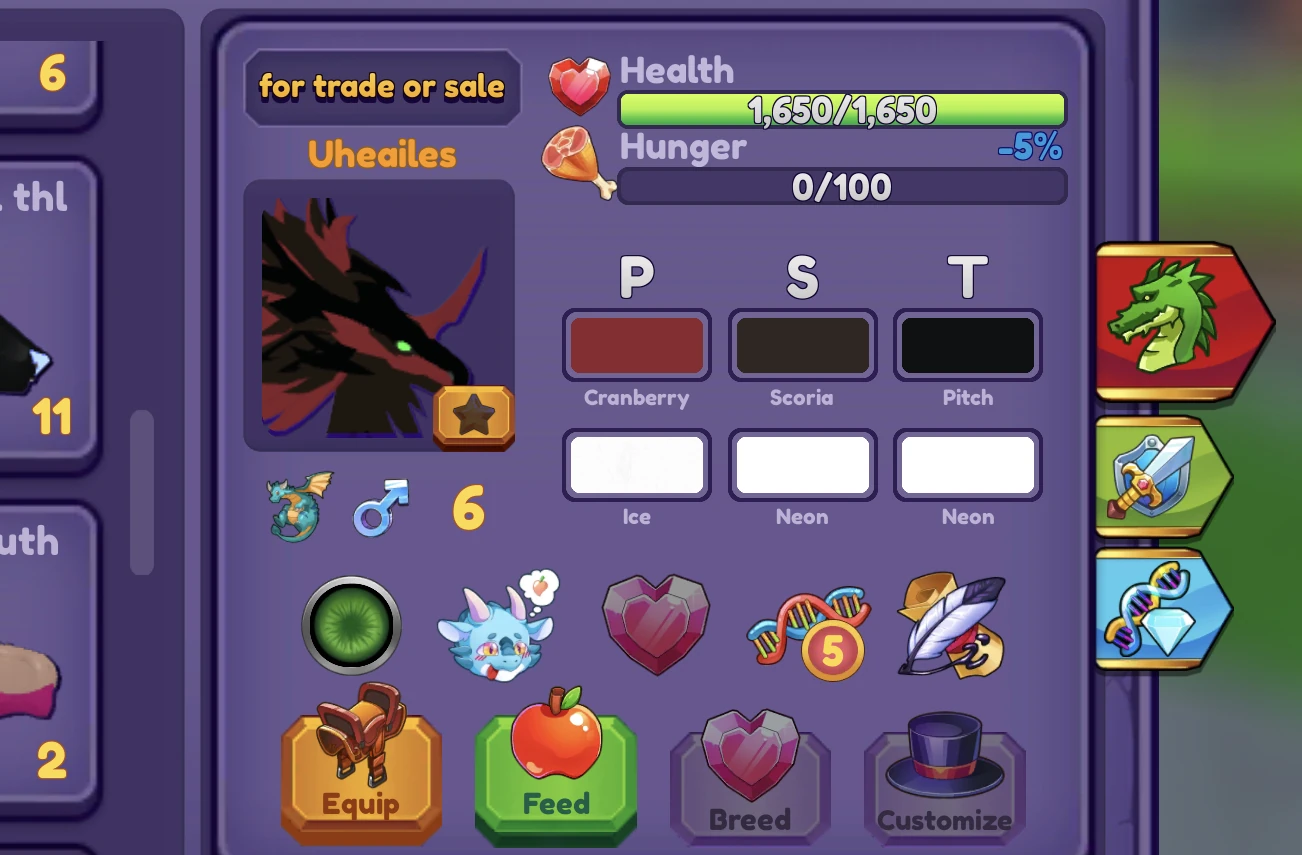Click the feather and coin icon

[x=950, y=624]
